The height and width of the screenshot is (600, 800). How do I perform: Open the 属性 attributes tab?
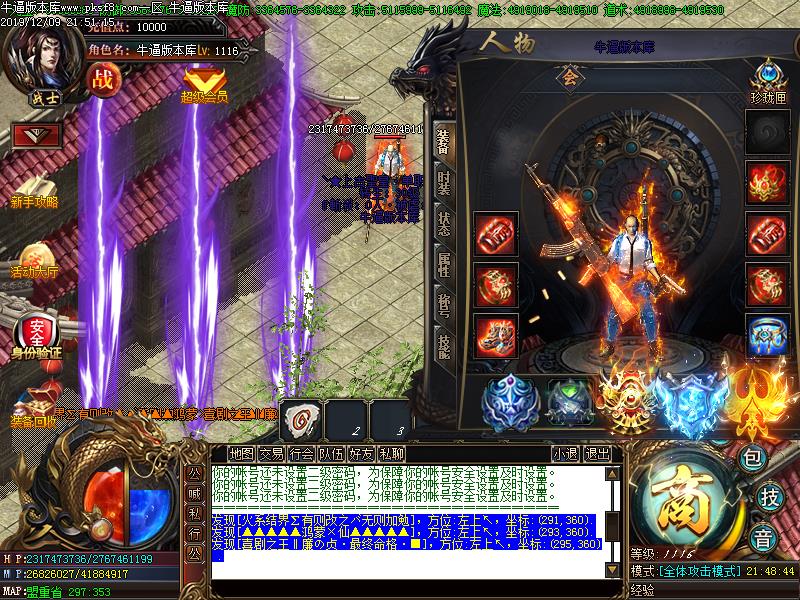444,263
